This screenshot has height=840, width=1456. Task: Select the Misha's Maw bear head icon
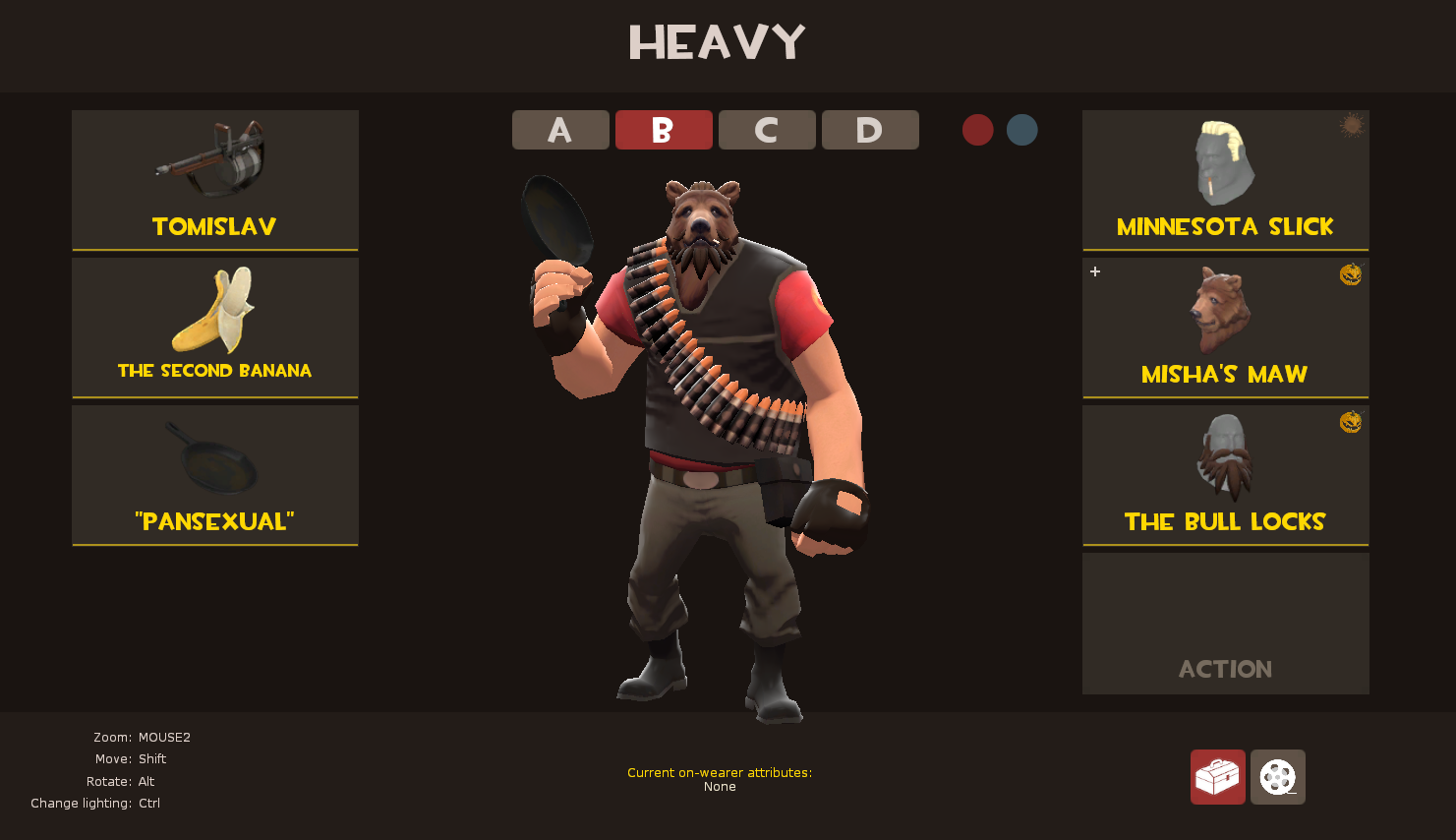coord(1224,310)
